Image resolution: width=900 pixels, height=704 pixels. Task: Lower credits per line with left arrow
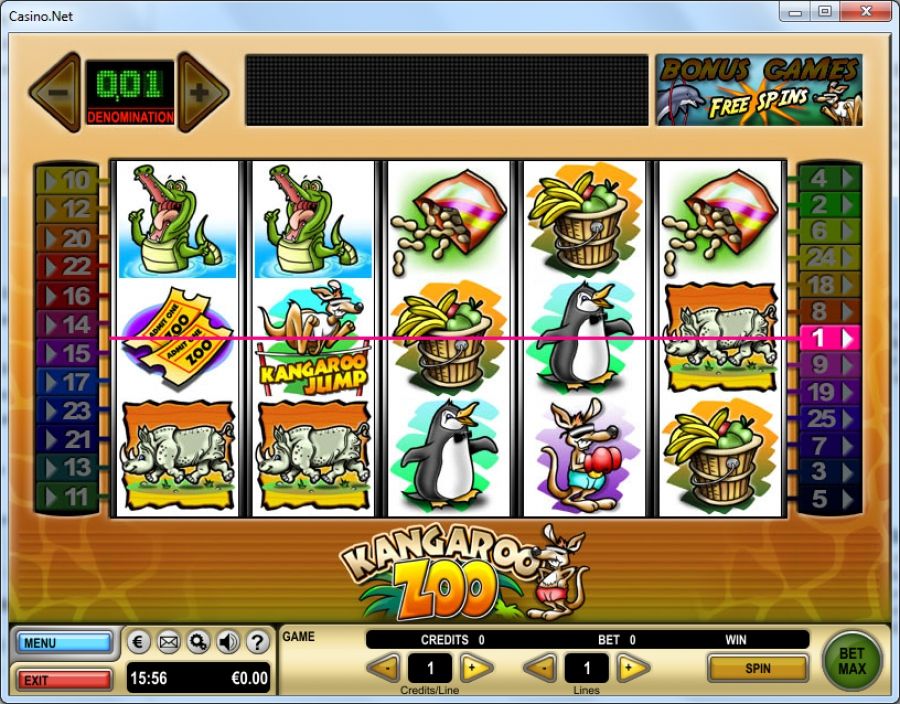click(x=384, y=668)
